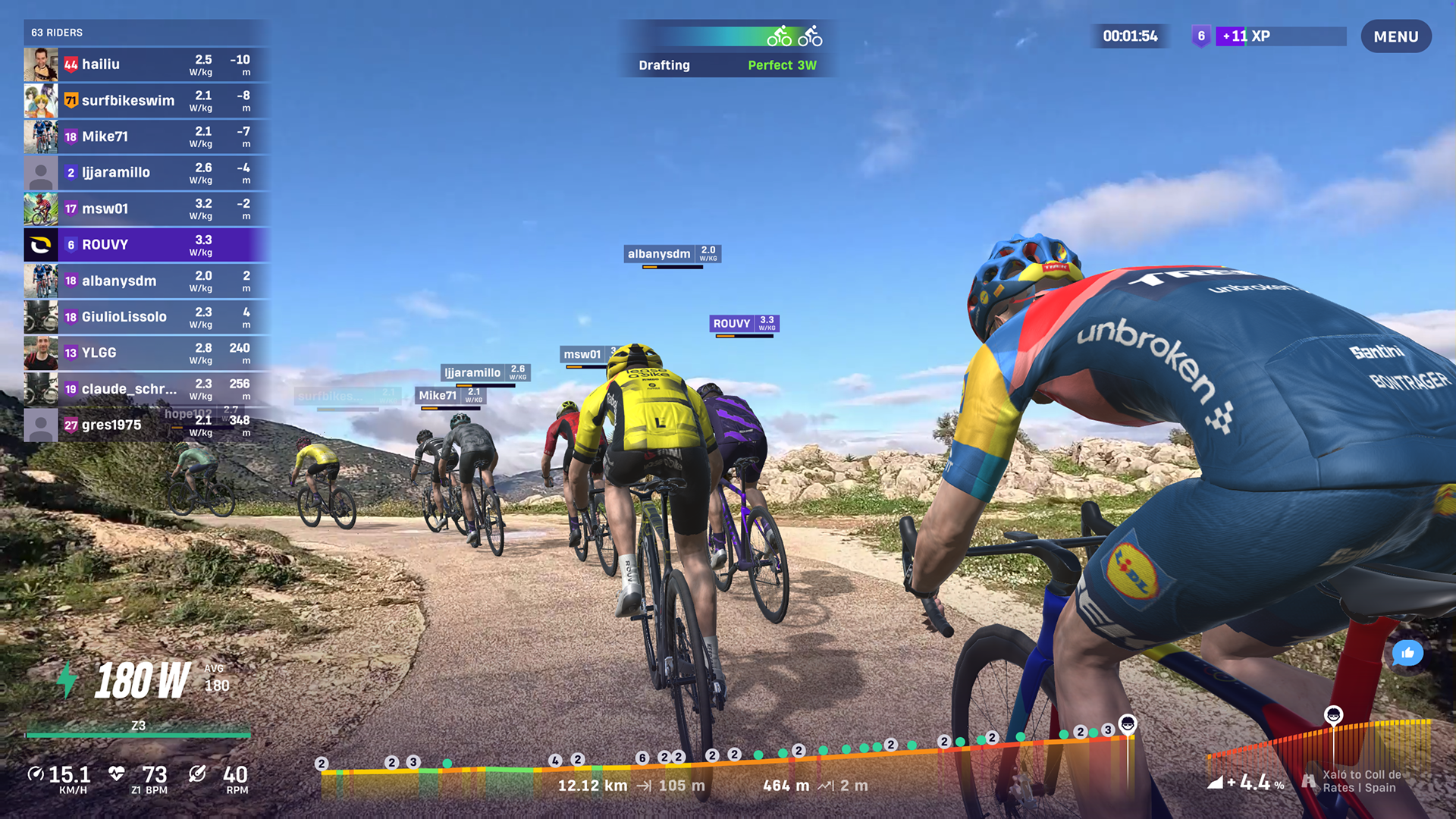The height and width of the screenshot is (819, 1456).
Task: Click surfbikeswim's avatar thumbnail
Action: tap(41, 100)
